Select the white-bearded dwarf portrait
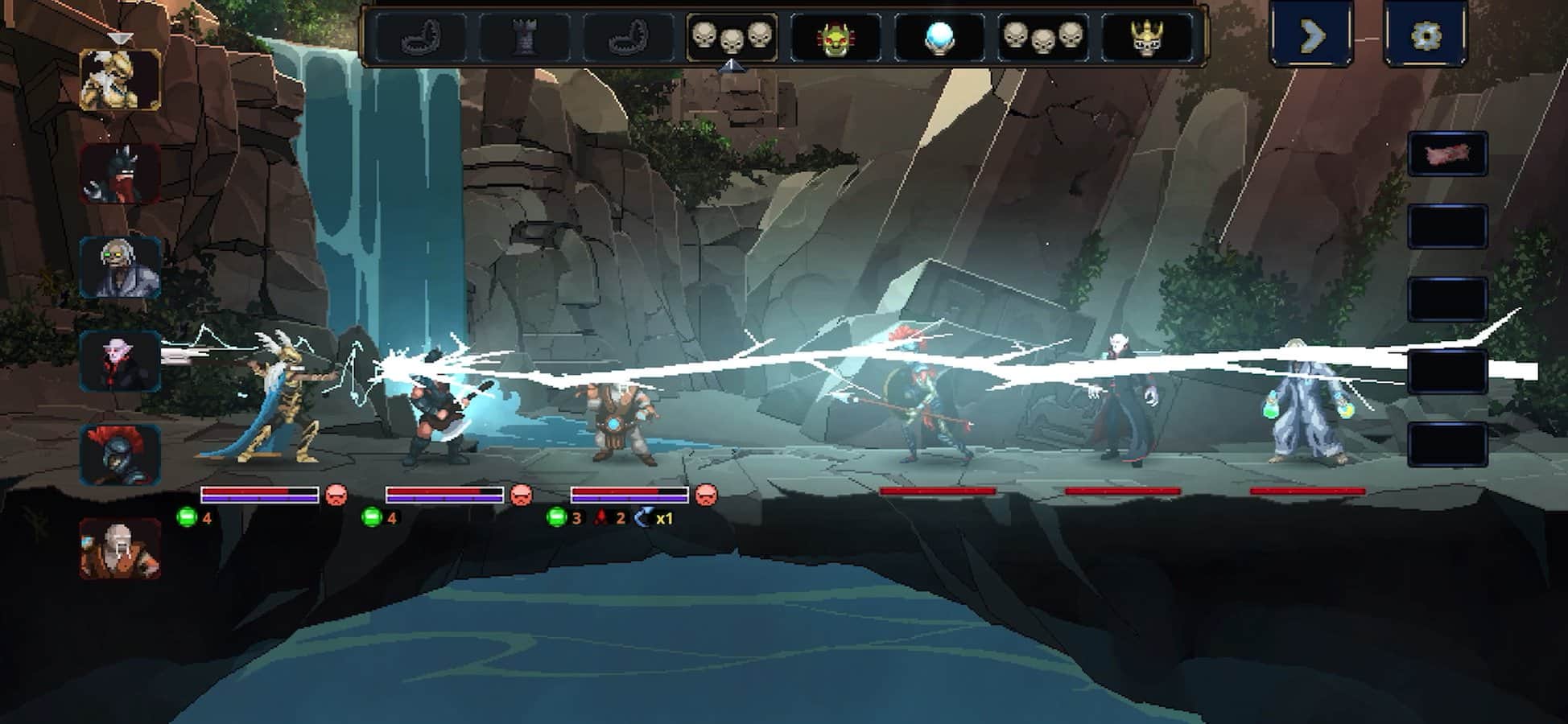This screenshot has width=1568, height=724. point(120,549)
